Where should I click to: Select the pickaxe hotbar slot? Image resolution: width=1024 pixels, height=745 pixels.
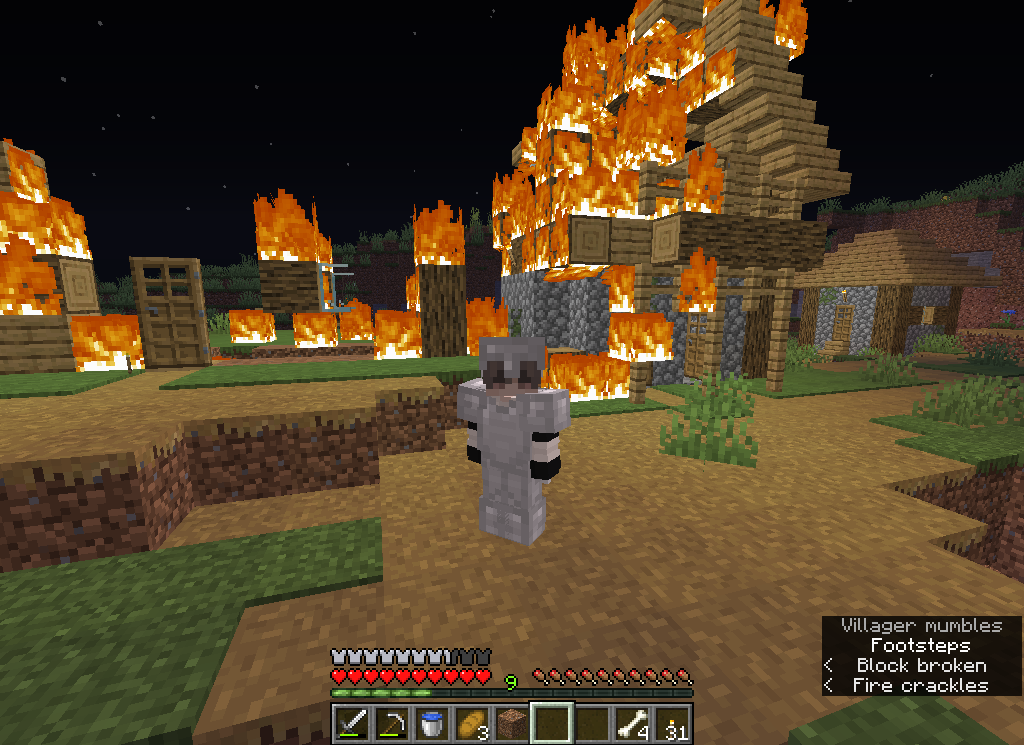[x=392, y=722]
